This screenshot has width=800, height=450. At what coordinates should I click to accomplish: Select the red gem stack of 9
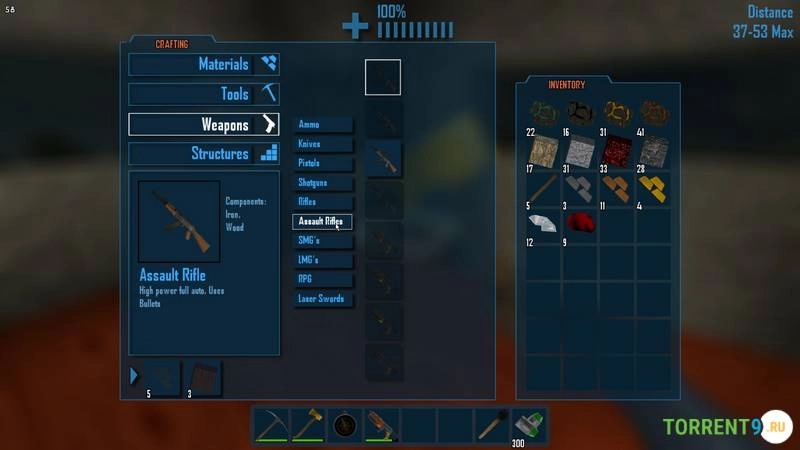point(581,223)
